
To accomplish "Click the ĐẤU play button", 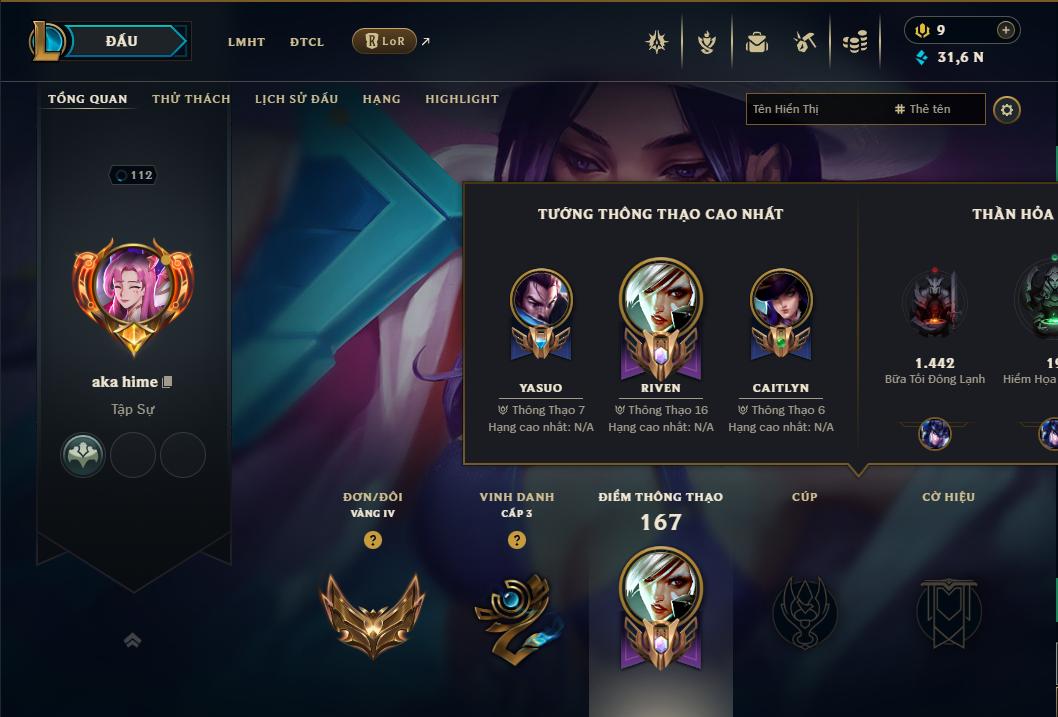I will pos(122,41).
